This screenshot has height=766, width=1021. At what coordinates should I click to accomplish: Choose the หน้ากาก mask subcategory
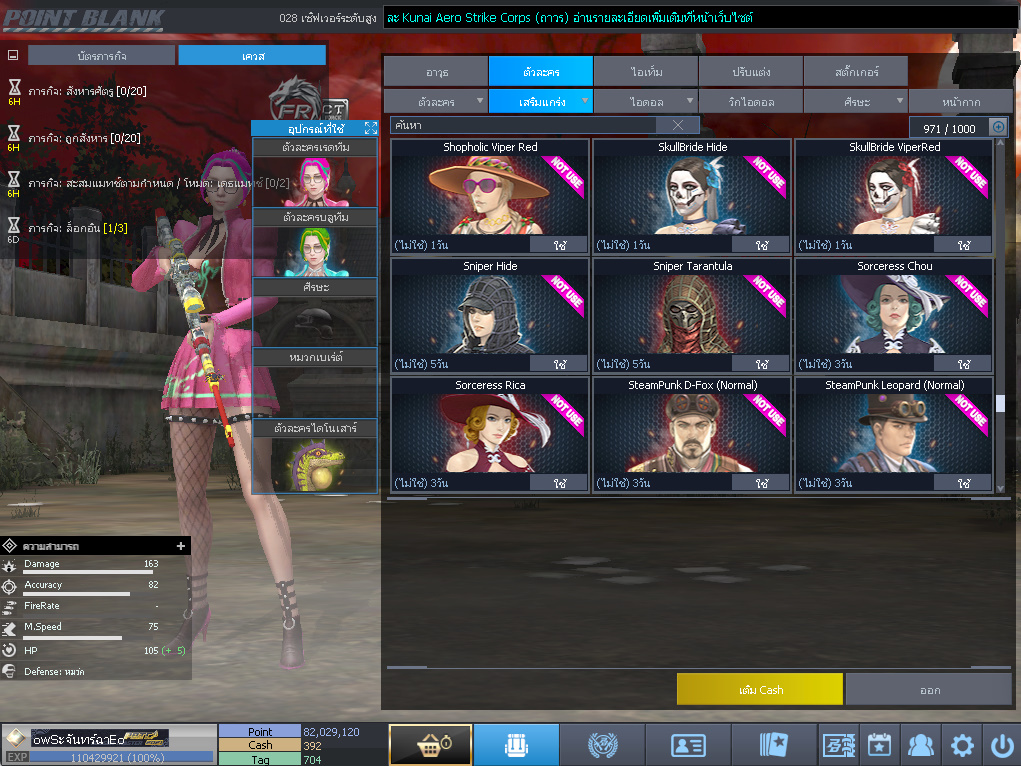960,102
